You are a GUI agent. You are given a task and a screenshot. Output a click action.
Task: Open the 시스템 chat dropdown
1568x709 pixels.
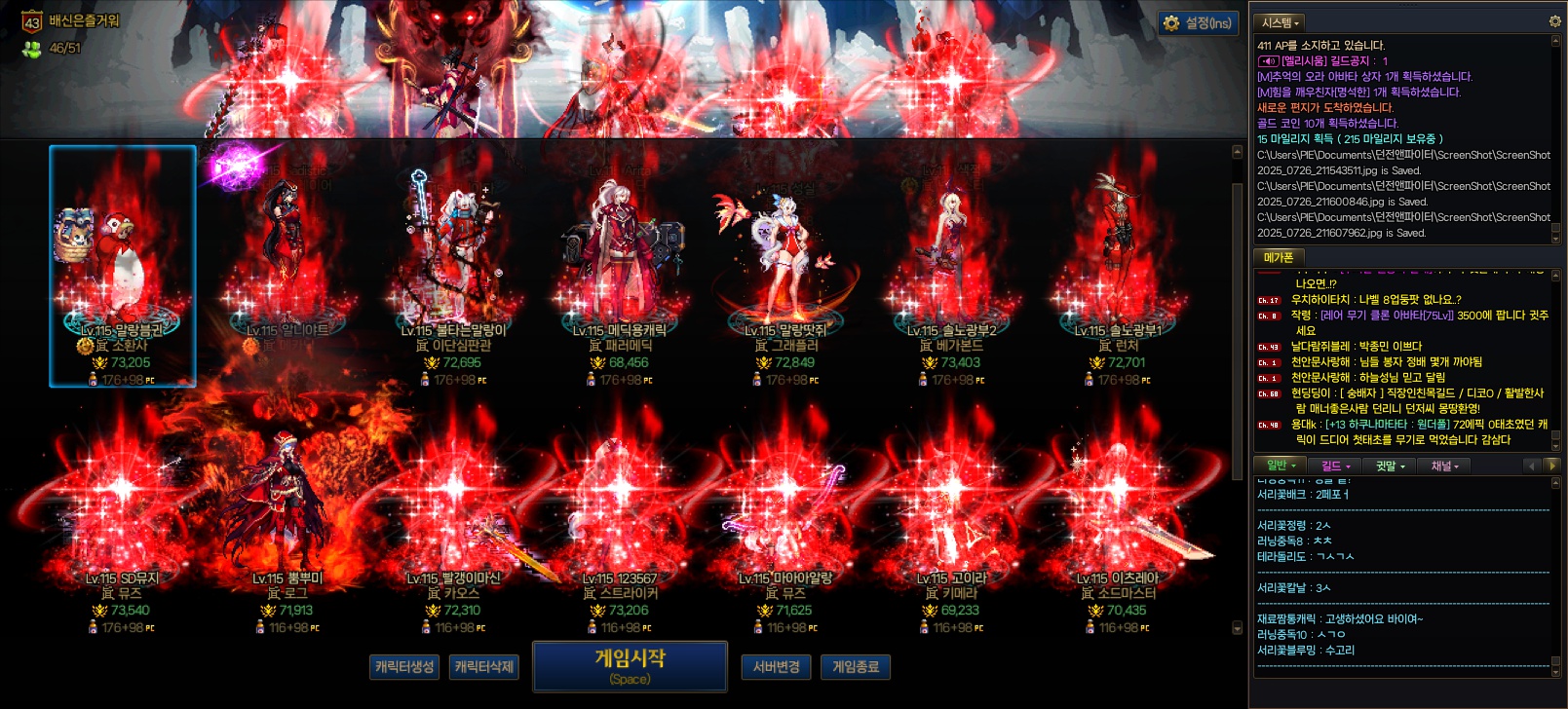tap(1280, 22)
